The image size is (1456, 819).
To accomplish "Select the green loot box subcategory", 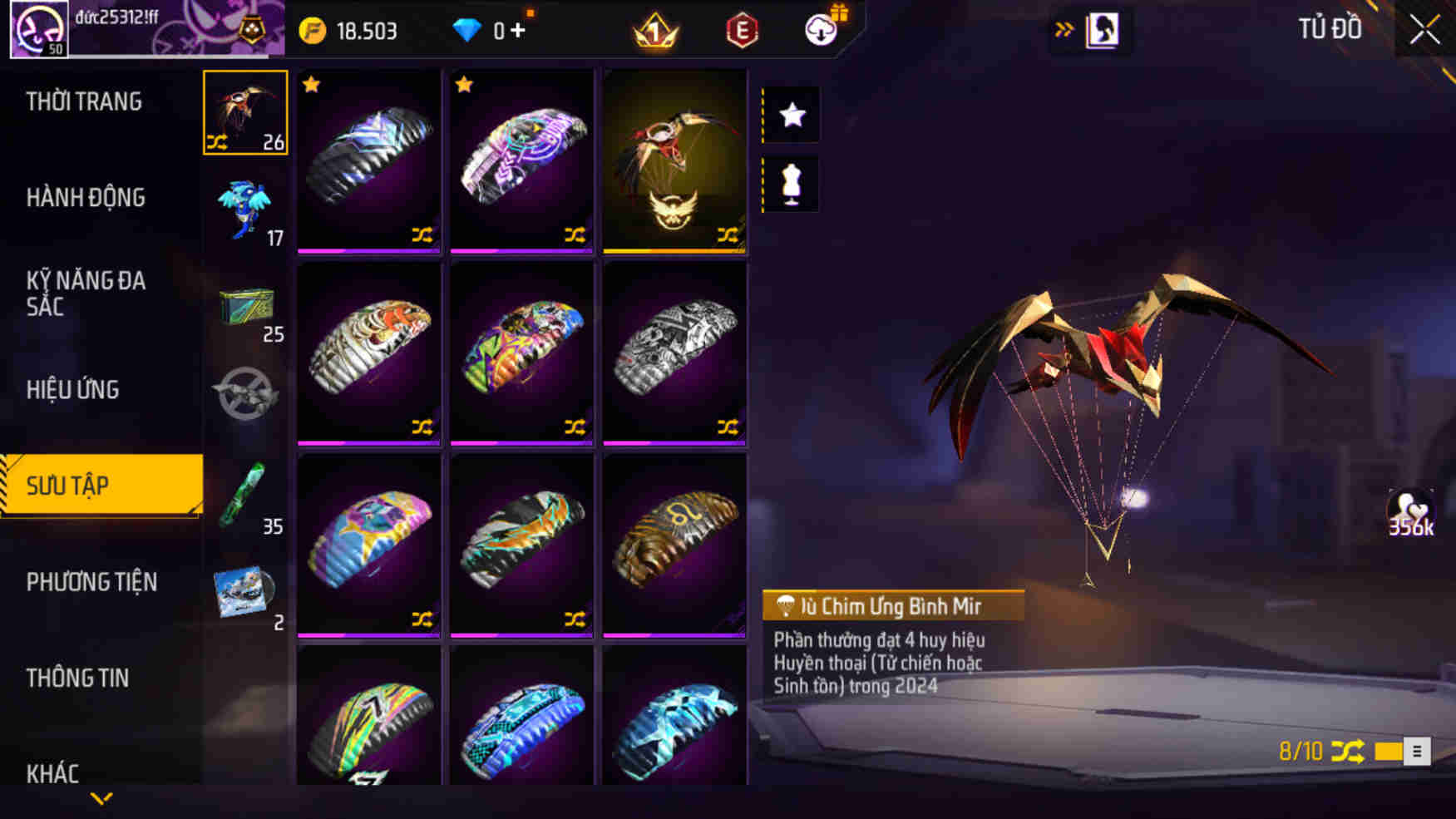I will coord(246,308).
